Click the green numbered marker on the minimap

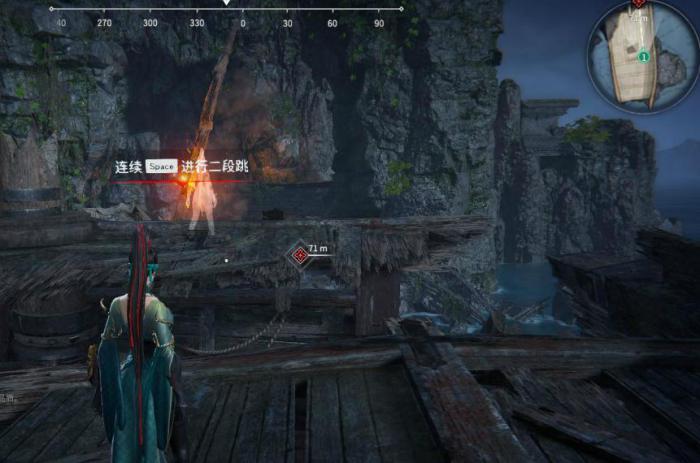point(643,58)
